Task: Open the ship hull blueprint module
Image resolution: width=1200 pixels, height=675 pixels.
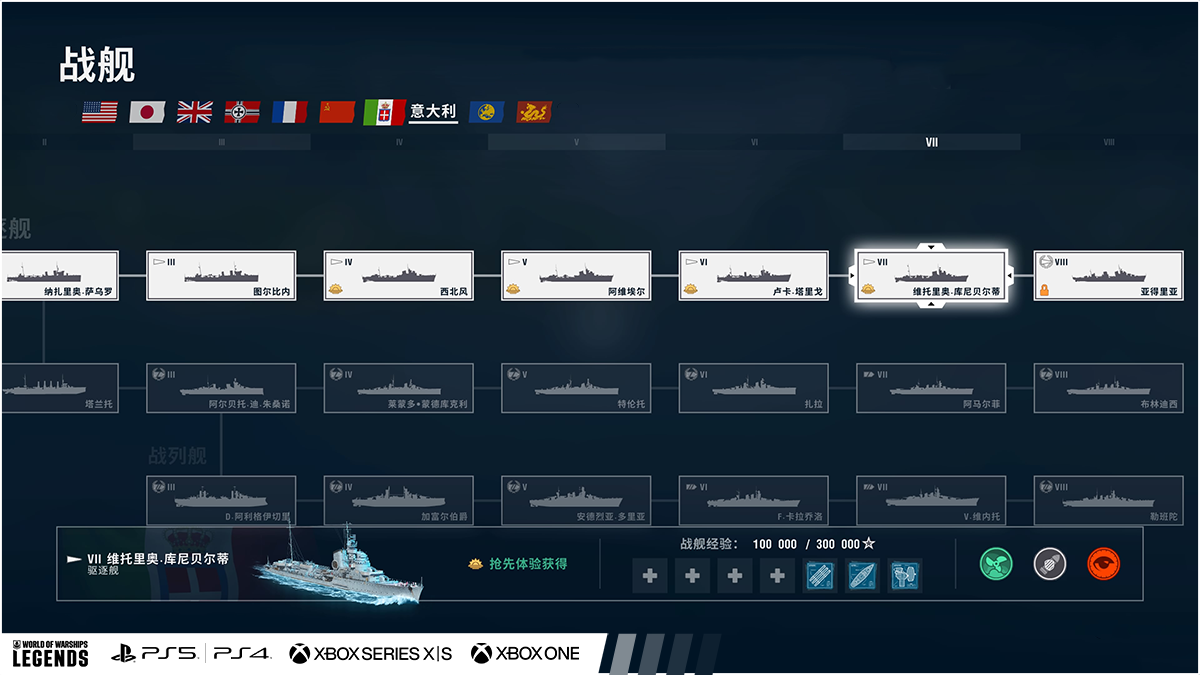Action: point(863,575)
